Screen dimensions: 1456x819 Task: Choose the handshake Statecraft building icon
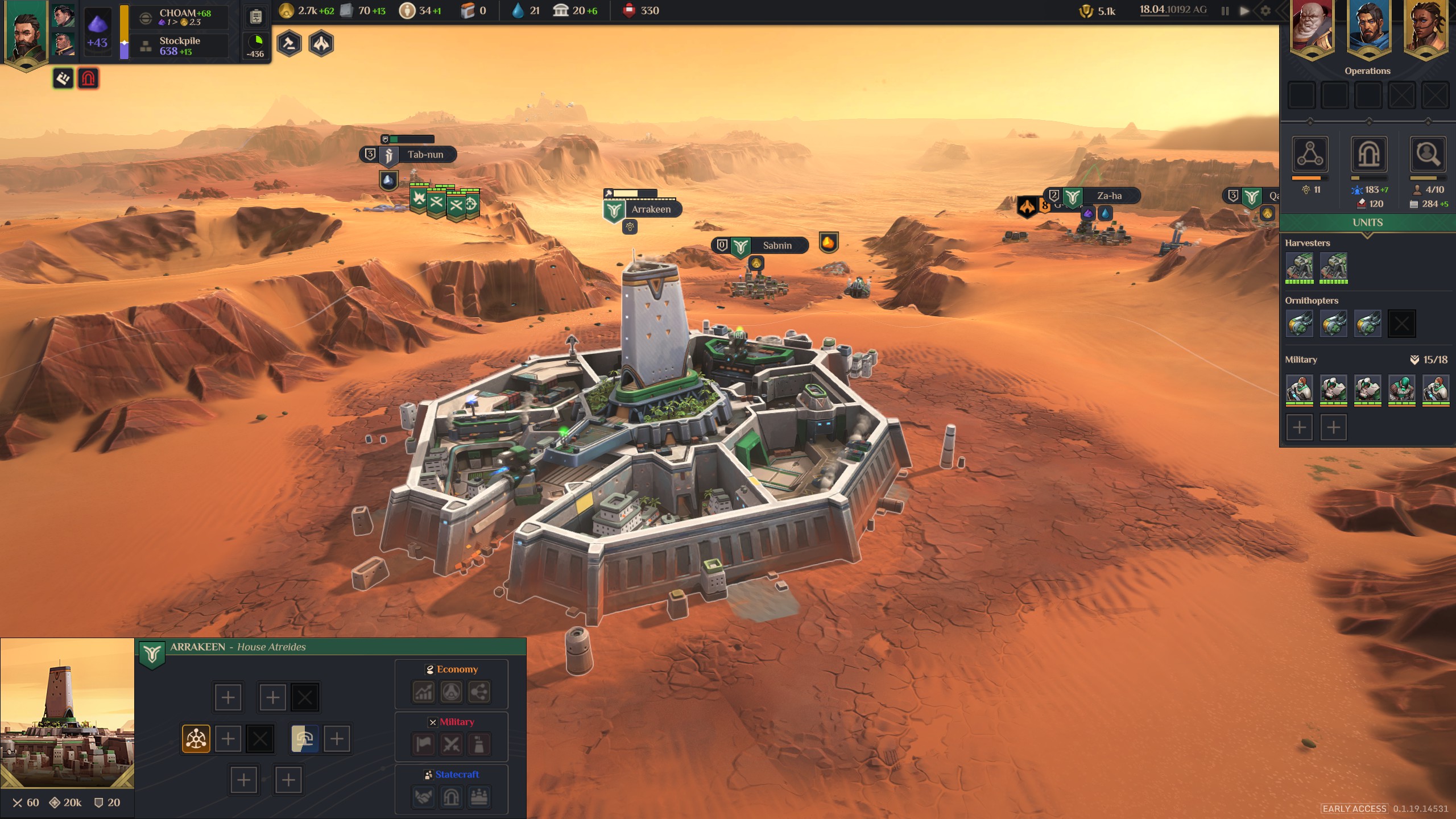point(423,797)
